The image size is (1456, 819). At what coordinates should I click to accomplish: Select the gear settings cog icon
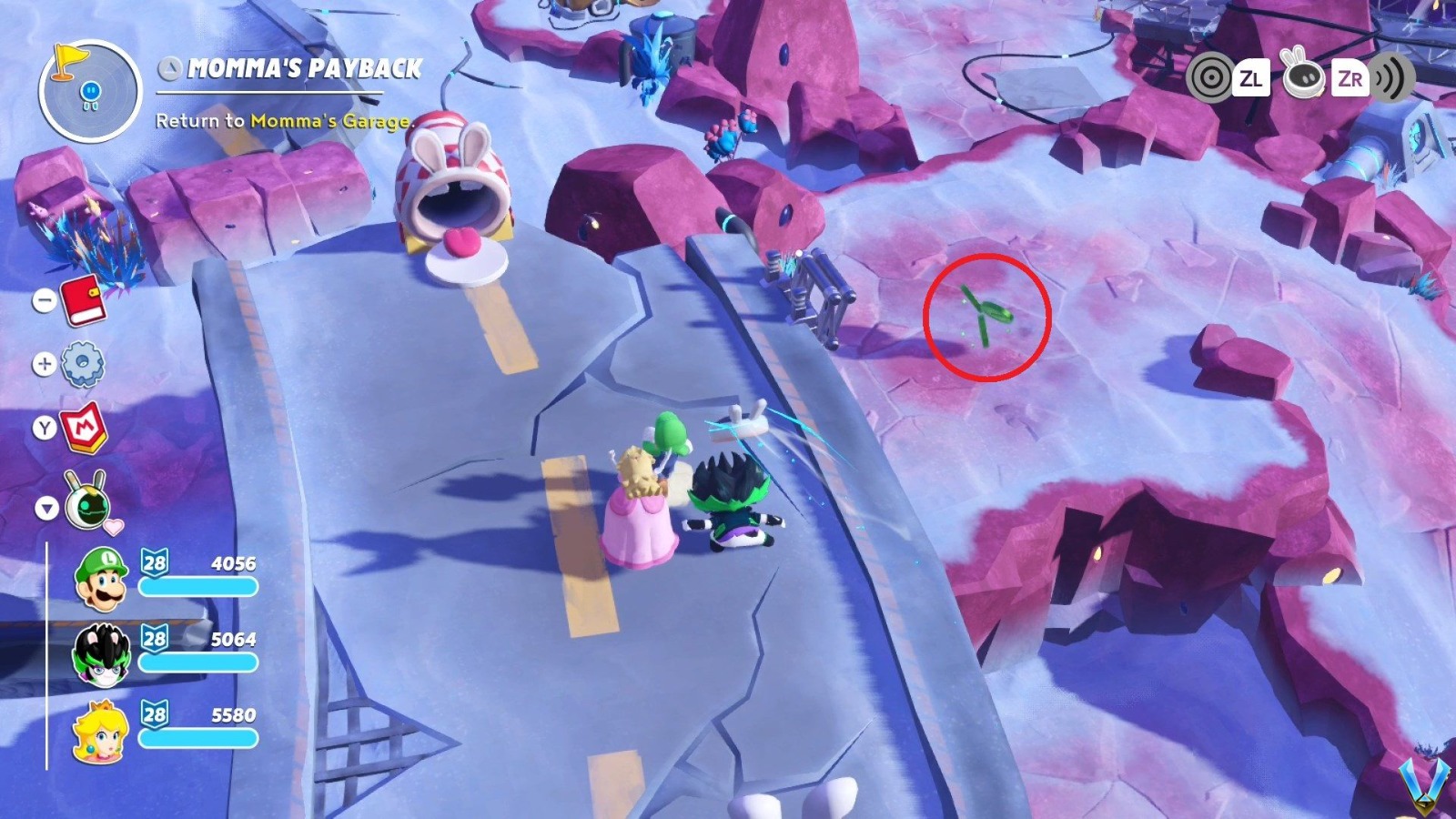[86, 360]
